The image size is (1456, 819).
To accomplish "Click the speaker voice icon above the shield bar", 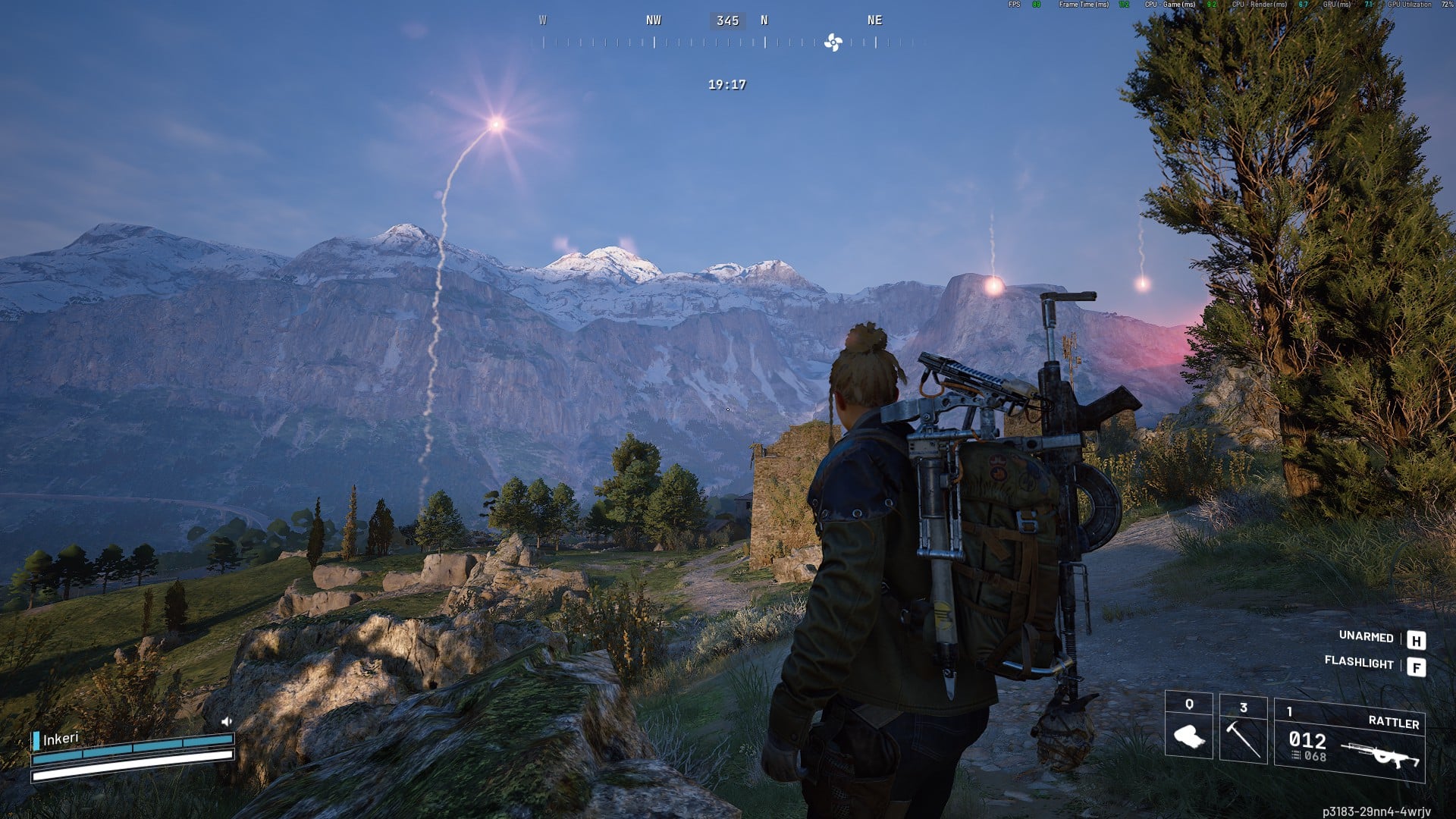I will pyautogui.click(x=226, y=722).
